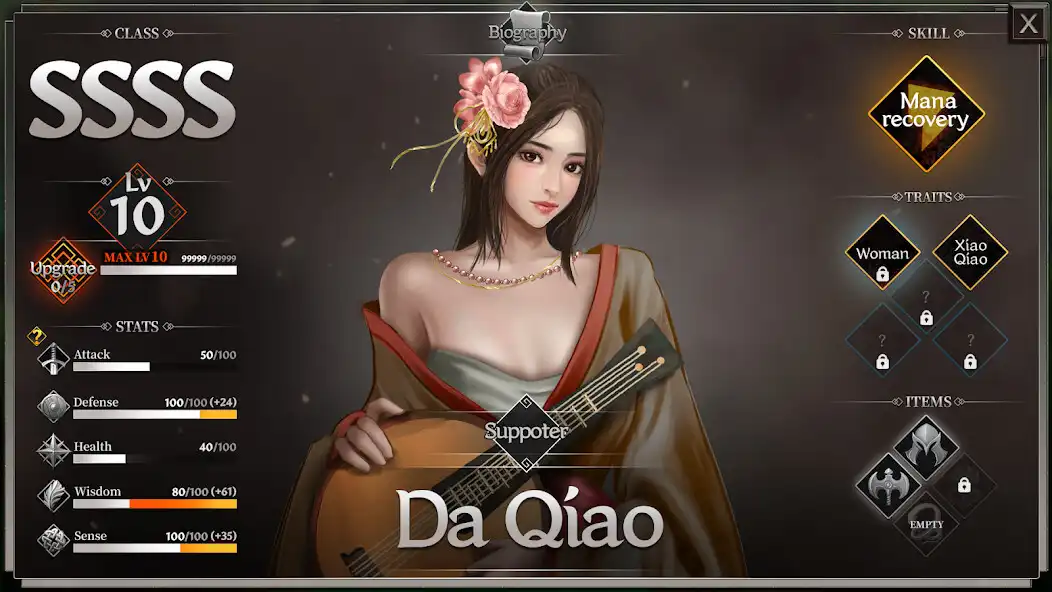Close the character details panel
1052x592 pixels.
tap(1028, 24)
